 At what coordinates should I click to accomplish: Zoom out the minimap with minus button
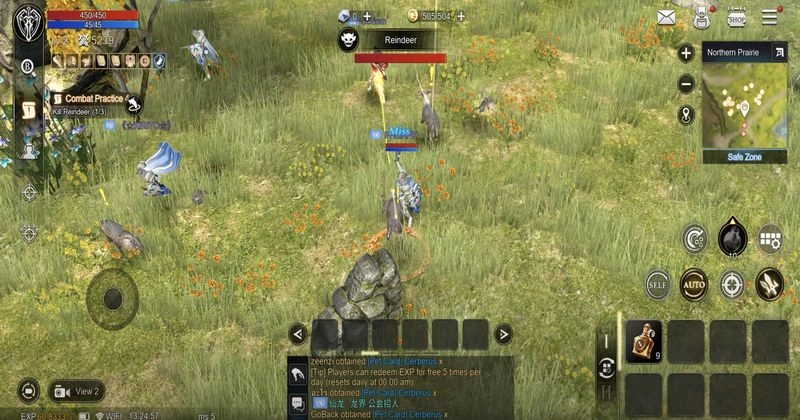pyautogui.click(x=686, y=84)
